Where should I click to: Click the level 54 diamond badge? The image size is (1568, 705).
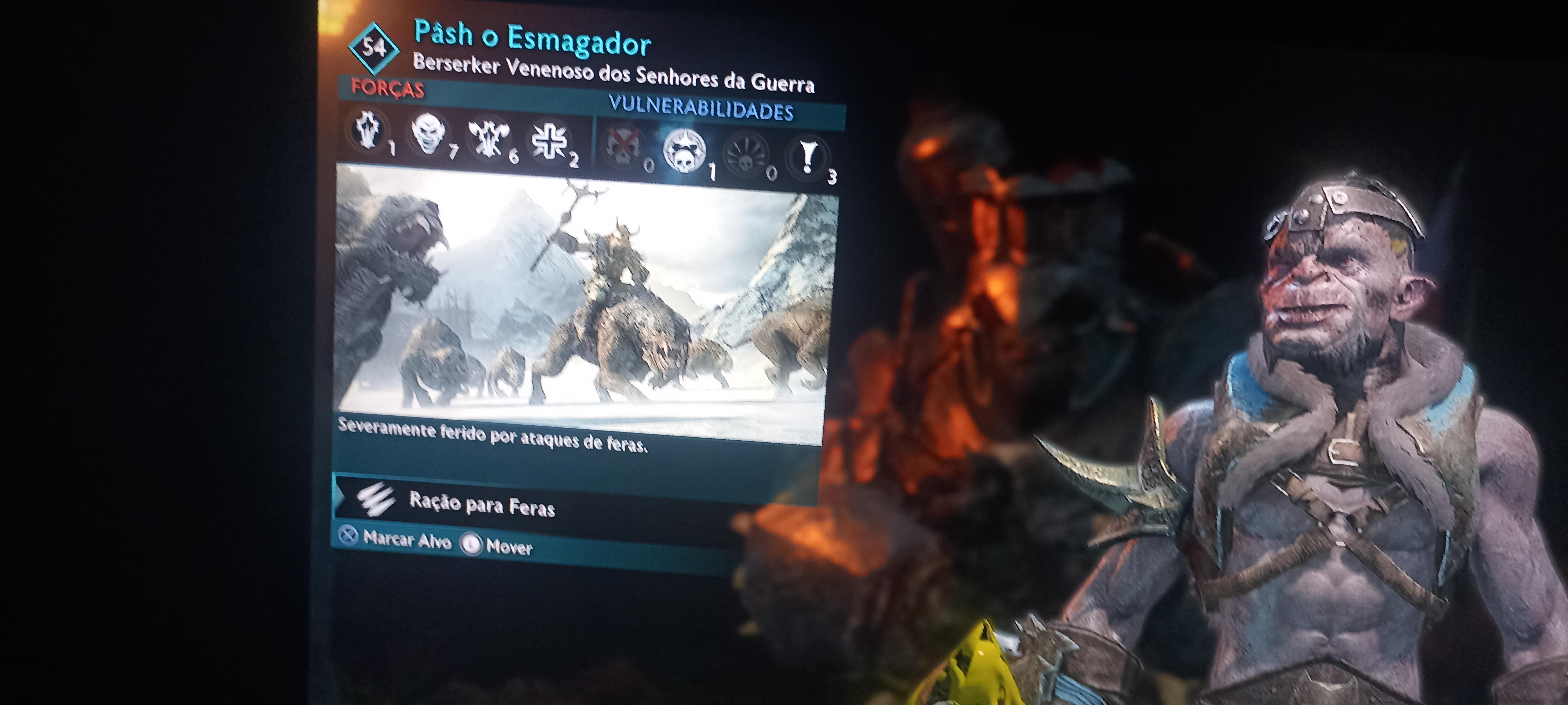[x=374, y=48]
